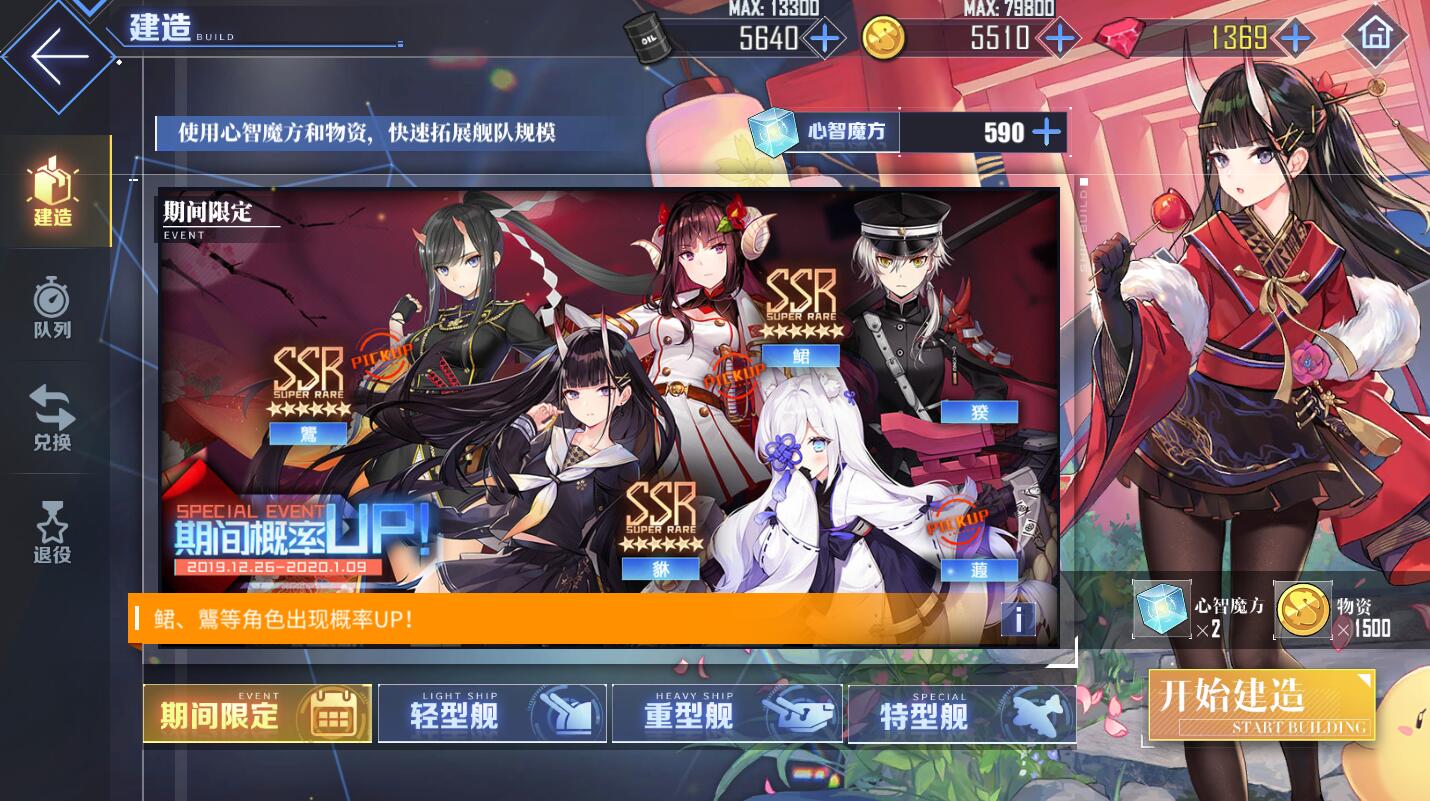Image resolution: width=1430 pixels, height=801 pixels.
Task: Select the 兑换 (Exchange) sidebar icon
Action: (52, 420)
